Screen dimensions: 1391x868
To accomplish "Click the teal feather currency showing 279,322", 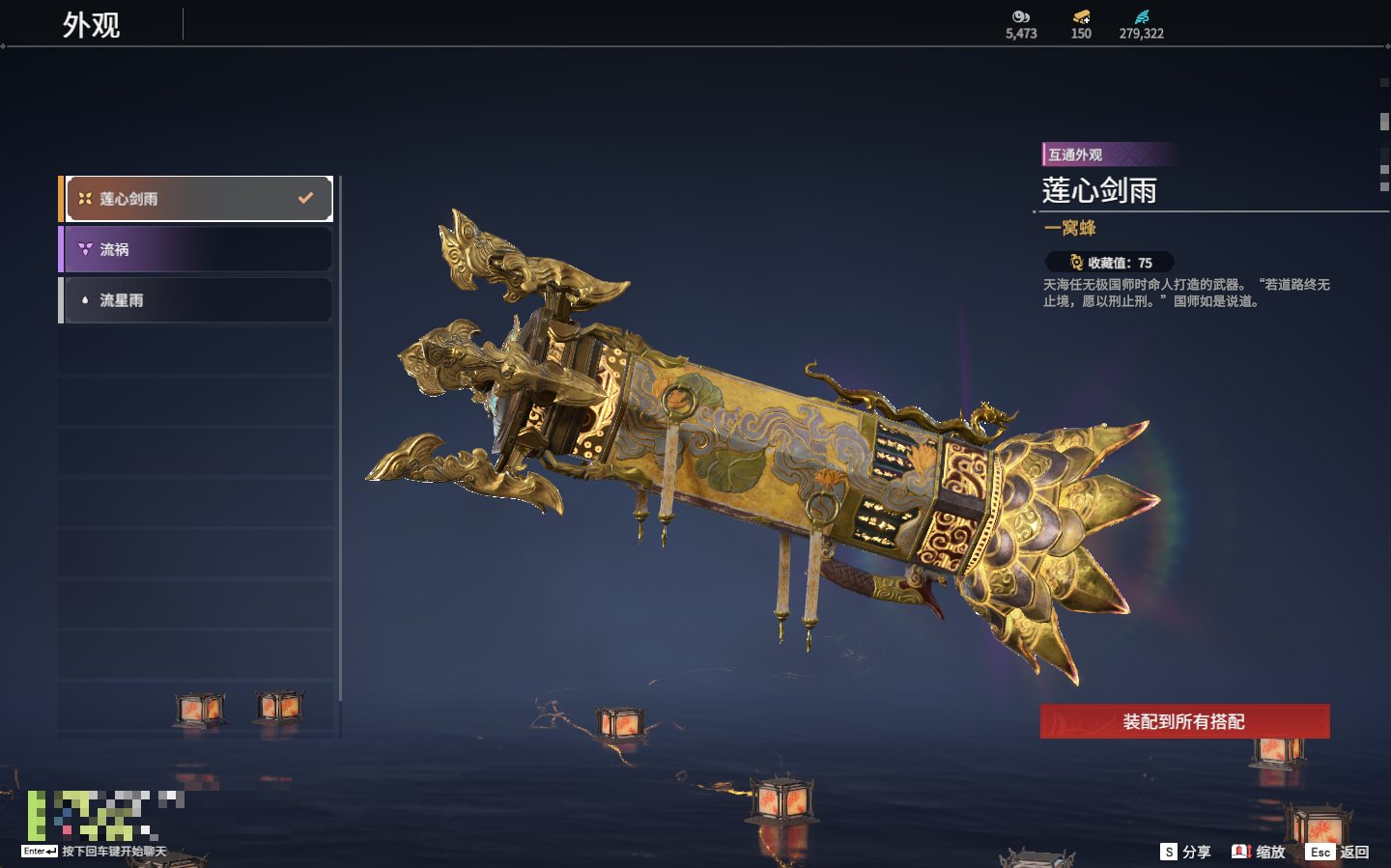I will (1142, 17).
